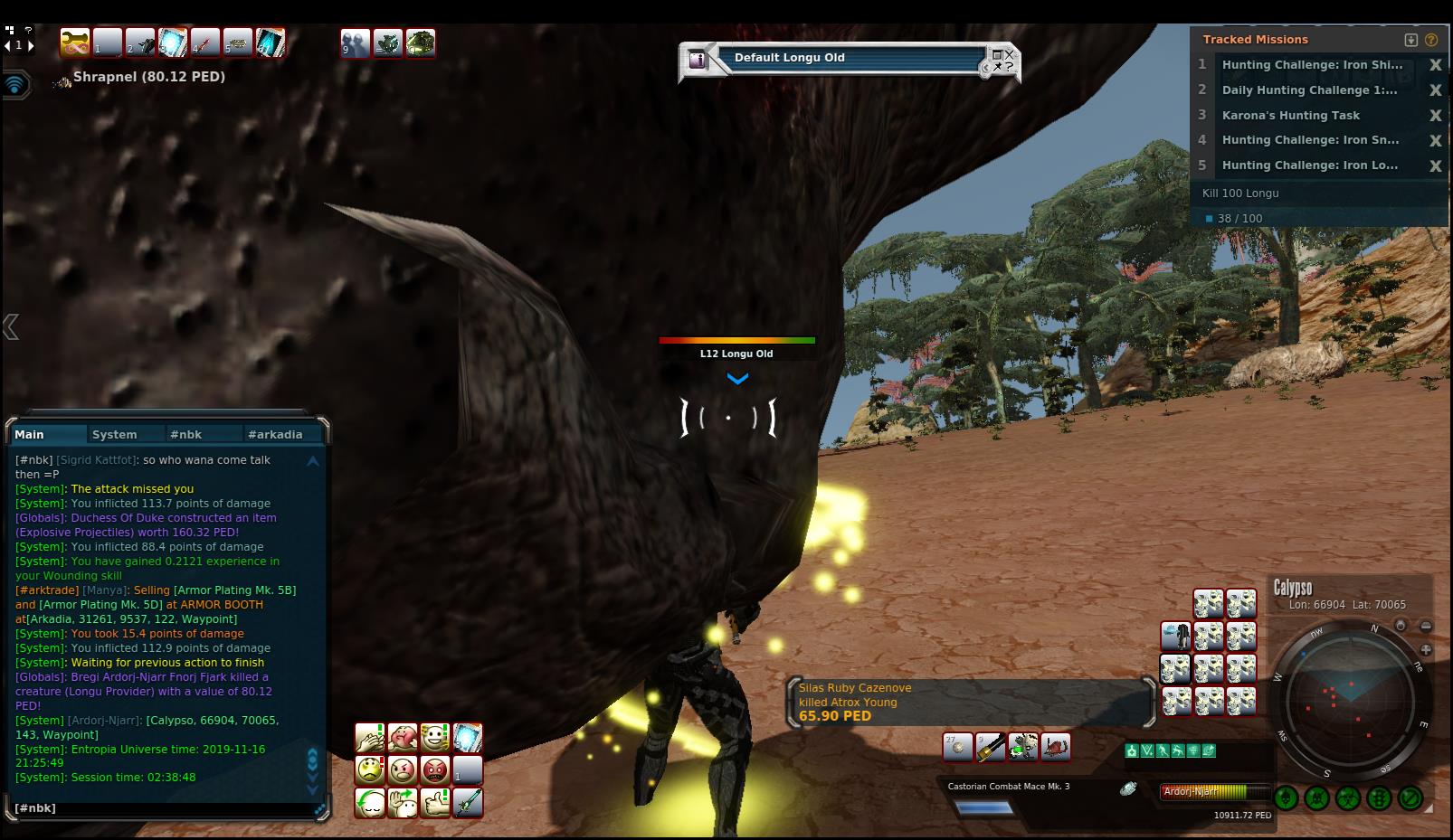This screenshot has height=840, width=1453.
Task: Activate the wrench and infinity hotbar icon
Action: (x=75, y=42)
